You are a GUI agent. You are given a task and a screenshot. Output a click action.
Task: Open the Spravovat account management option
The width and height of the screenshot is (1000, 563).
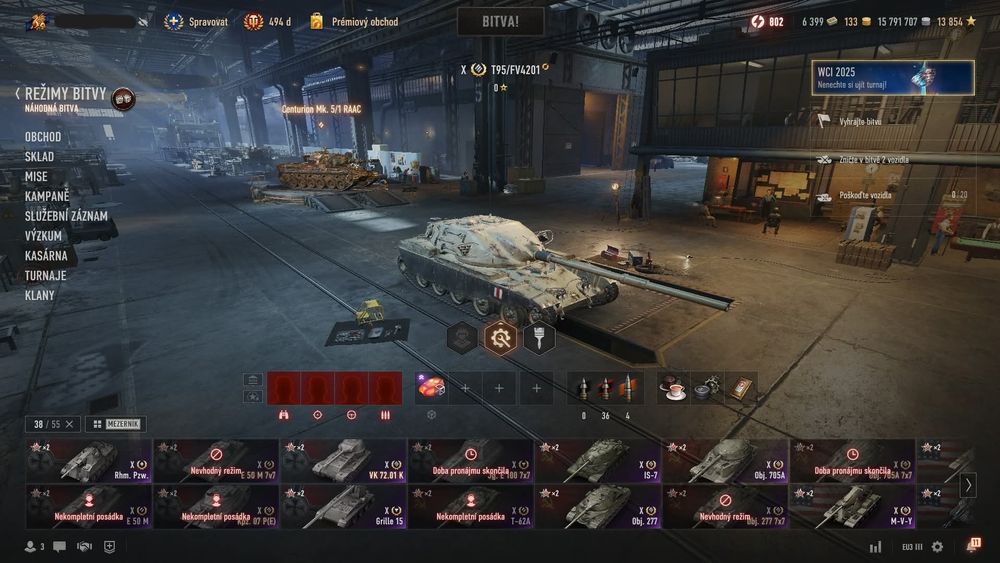[197, 21]
